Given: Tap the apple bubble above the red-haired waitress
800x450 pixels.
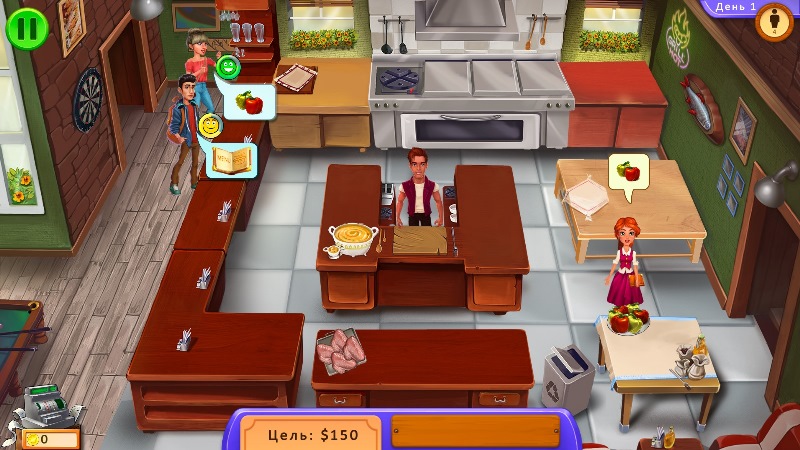Looking at the screenshot, I should coord(628,171).
